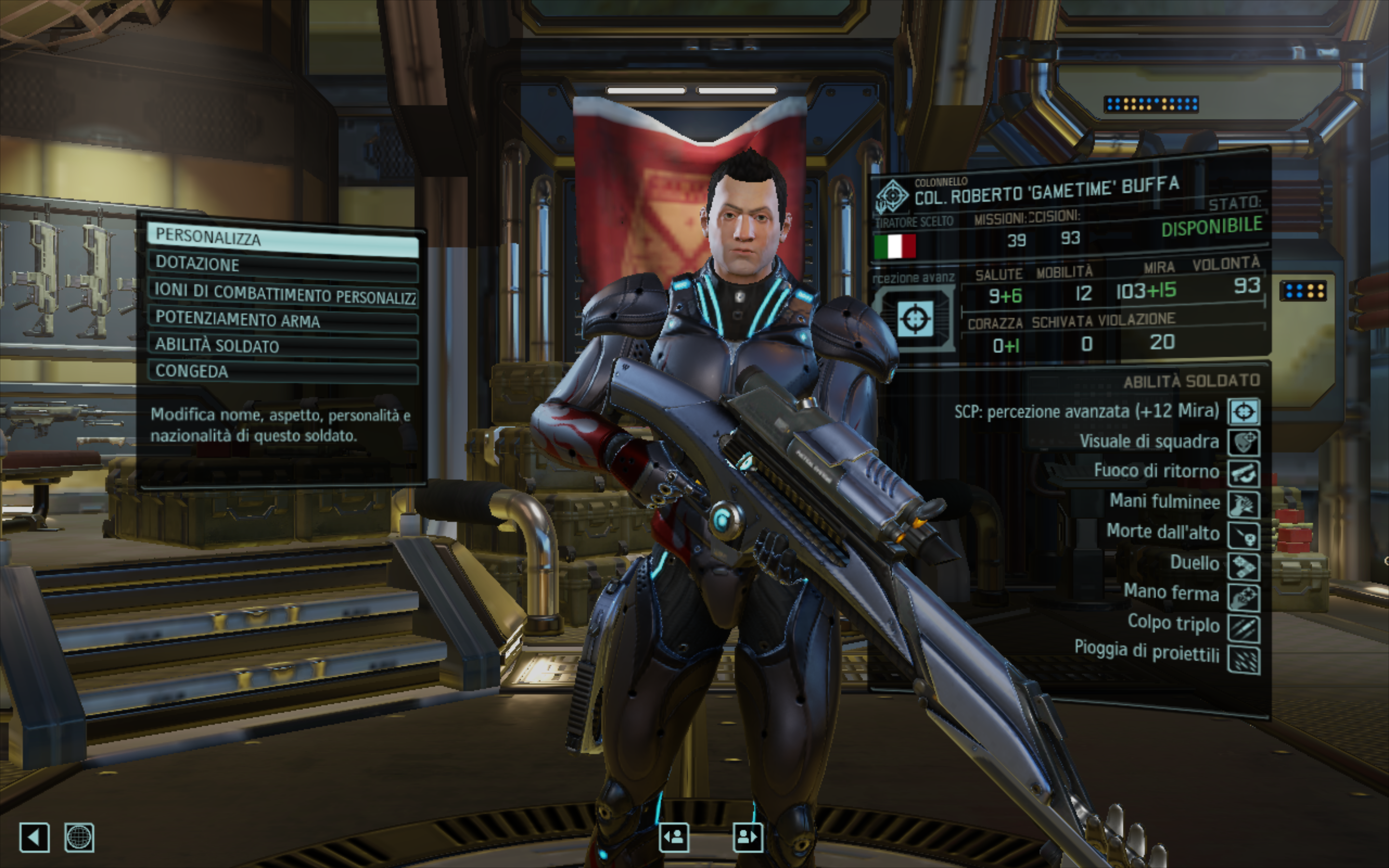Open the Abilità Soldato menu
Image resolution: width=1389 pixels, height=868 pixels.
click(283, 346)
